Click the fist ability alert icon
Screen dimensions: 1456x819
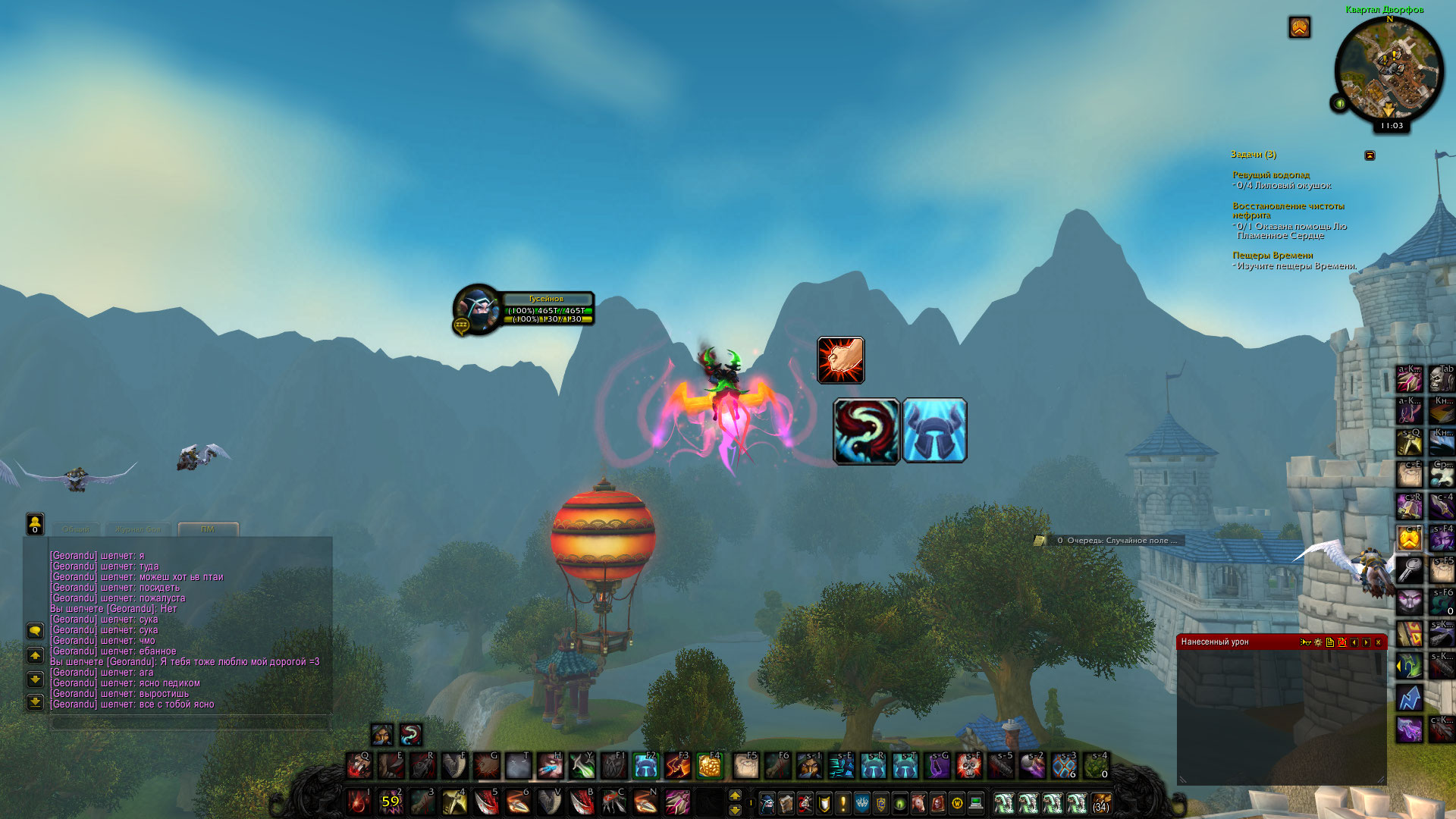tap(840, 360)
